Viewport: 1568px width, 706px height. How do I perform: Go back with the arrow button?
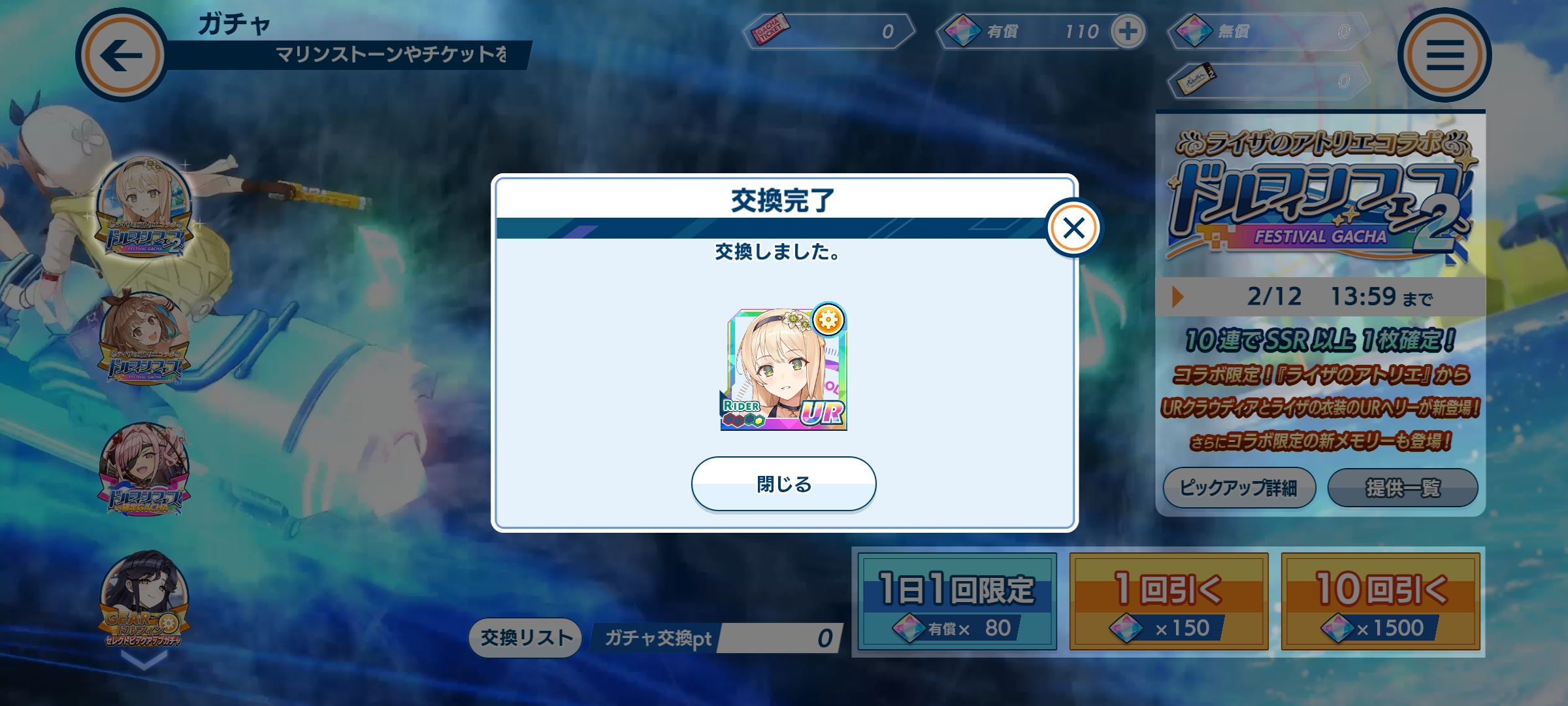coord(122,55)
